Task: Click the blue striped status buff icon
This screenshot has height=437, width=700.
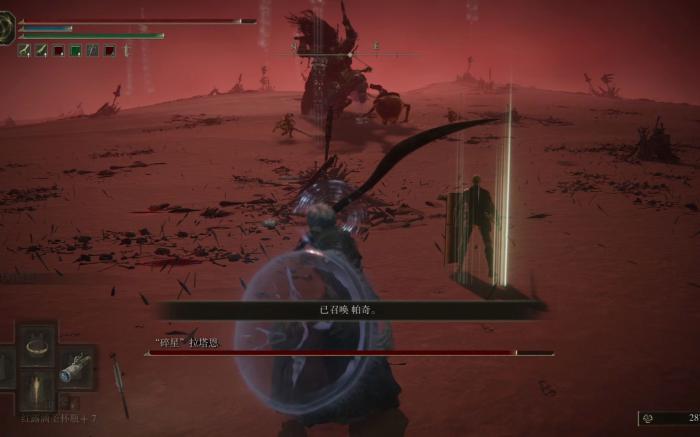Action: coord(92,50)
